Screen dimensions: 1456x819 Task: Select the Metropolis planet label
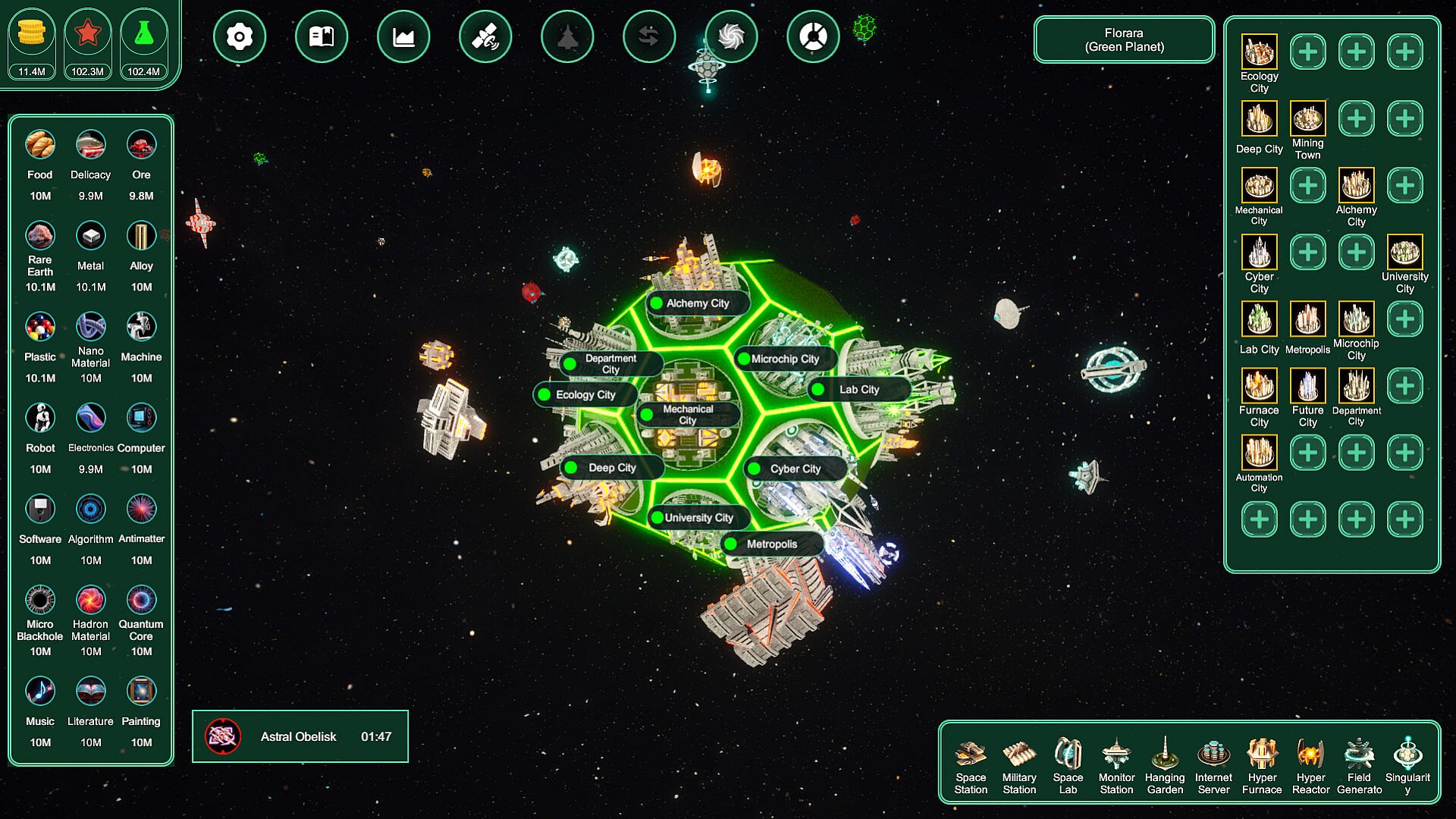(x=771, y=544)
